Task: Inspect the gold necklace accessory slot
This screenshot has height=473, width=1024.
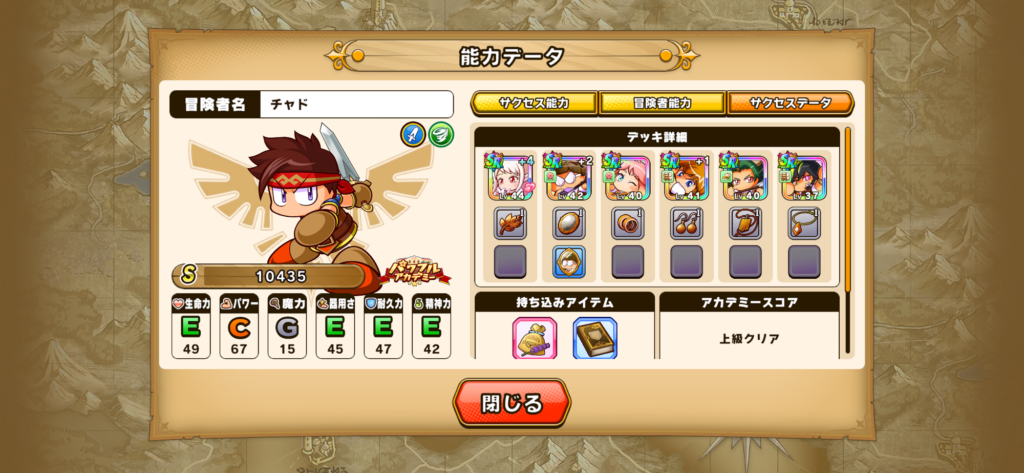Action: 804,222
